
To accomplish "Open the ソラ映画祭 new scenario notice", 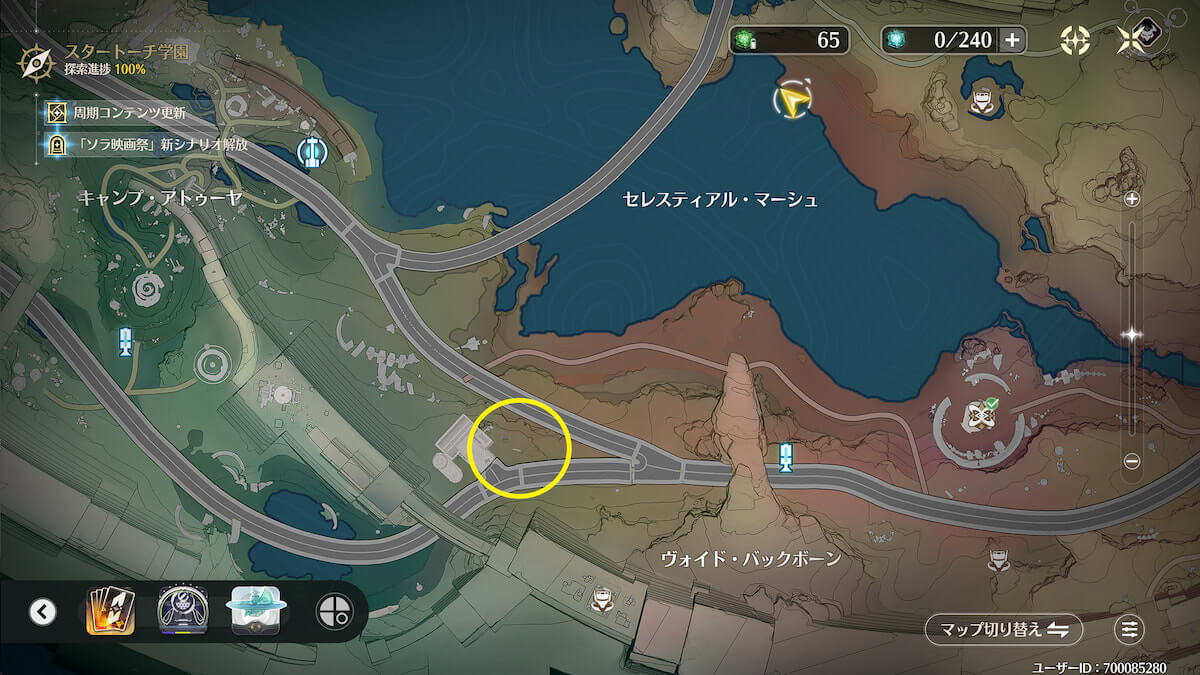I will [x=150, y=144].
